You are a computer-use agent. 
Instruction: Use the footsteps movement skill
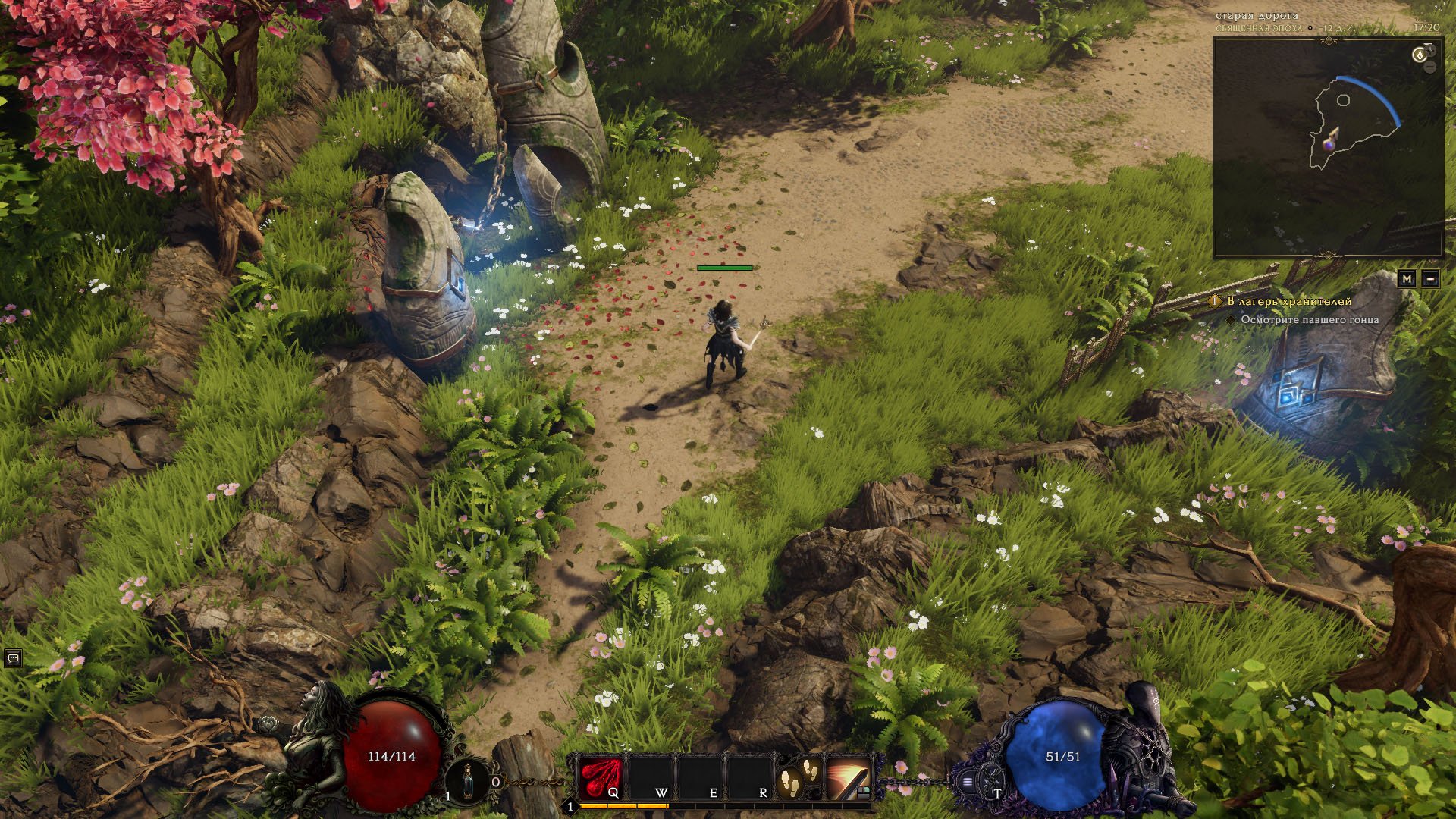pyautogui.click(x=799, y=777)
